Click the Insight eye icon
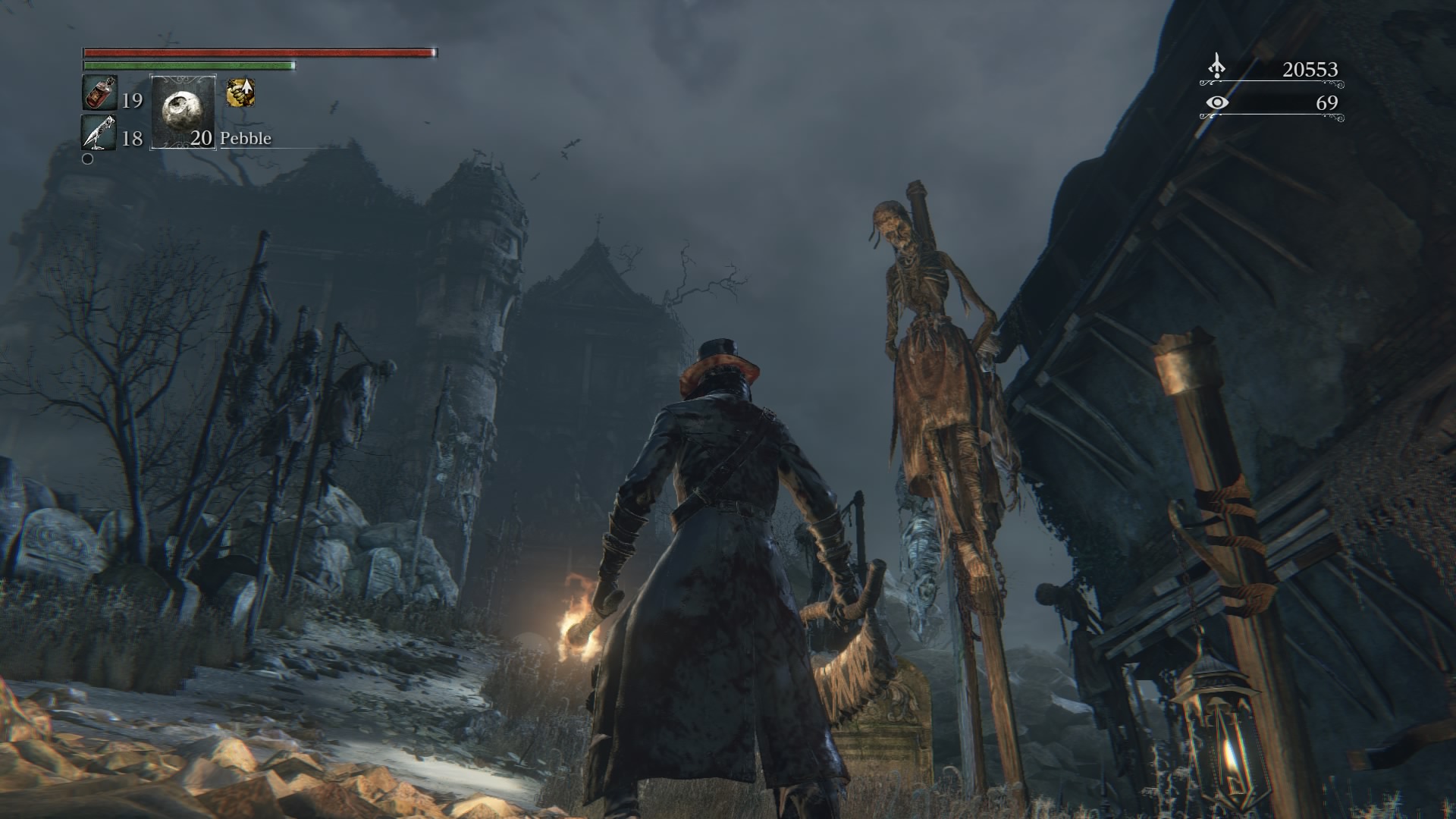Image resolution: width=1456 pixels, height=819 pixels. tap(1216, 102)
